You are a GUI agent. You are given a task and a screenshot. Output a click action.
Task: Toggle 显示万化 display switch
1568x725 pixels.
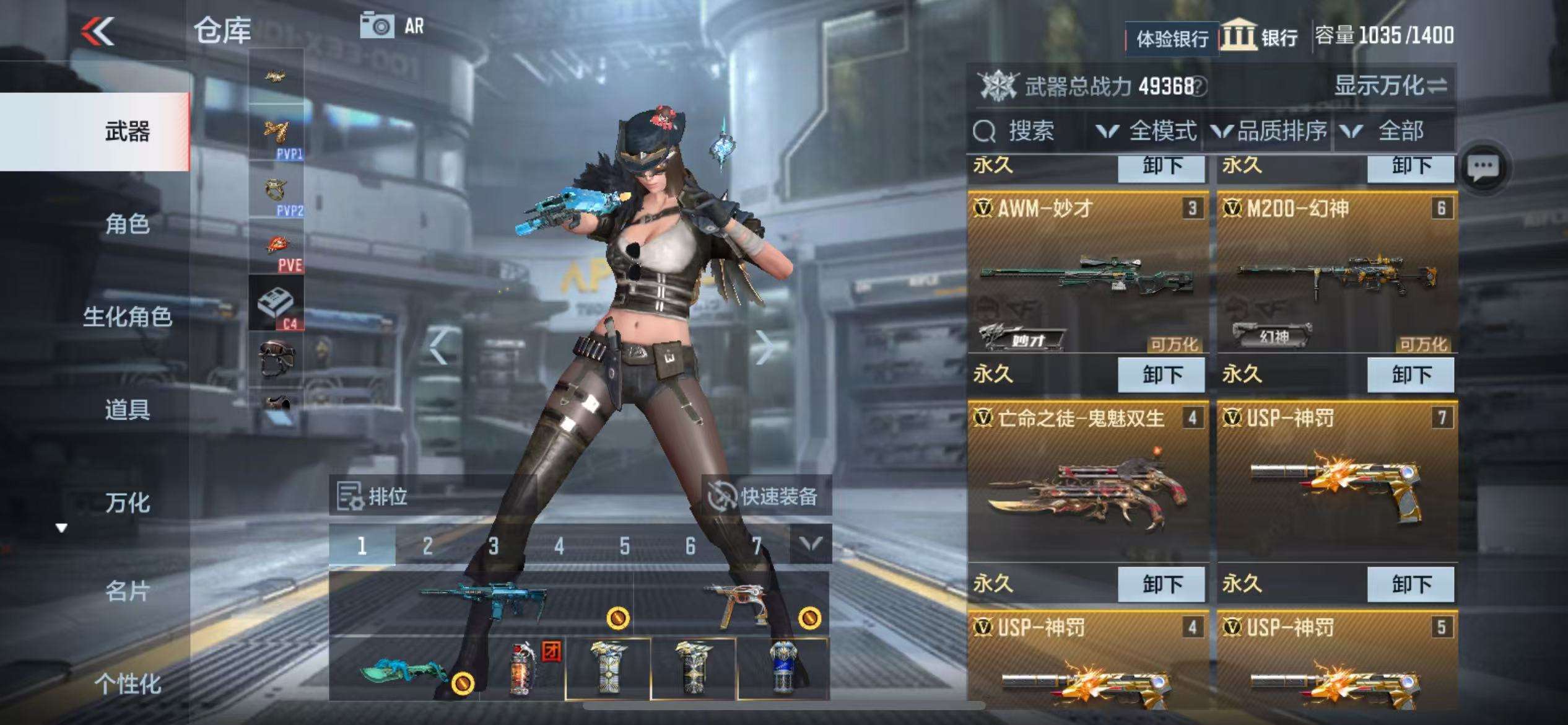coord(1390,86)
